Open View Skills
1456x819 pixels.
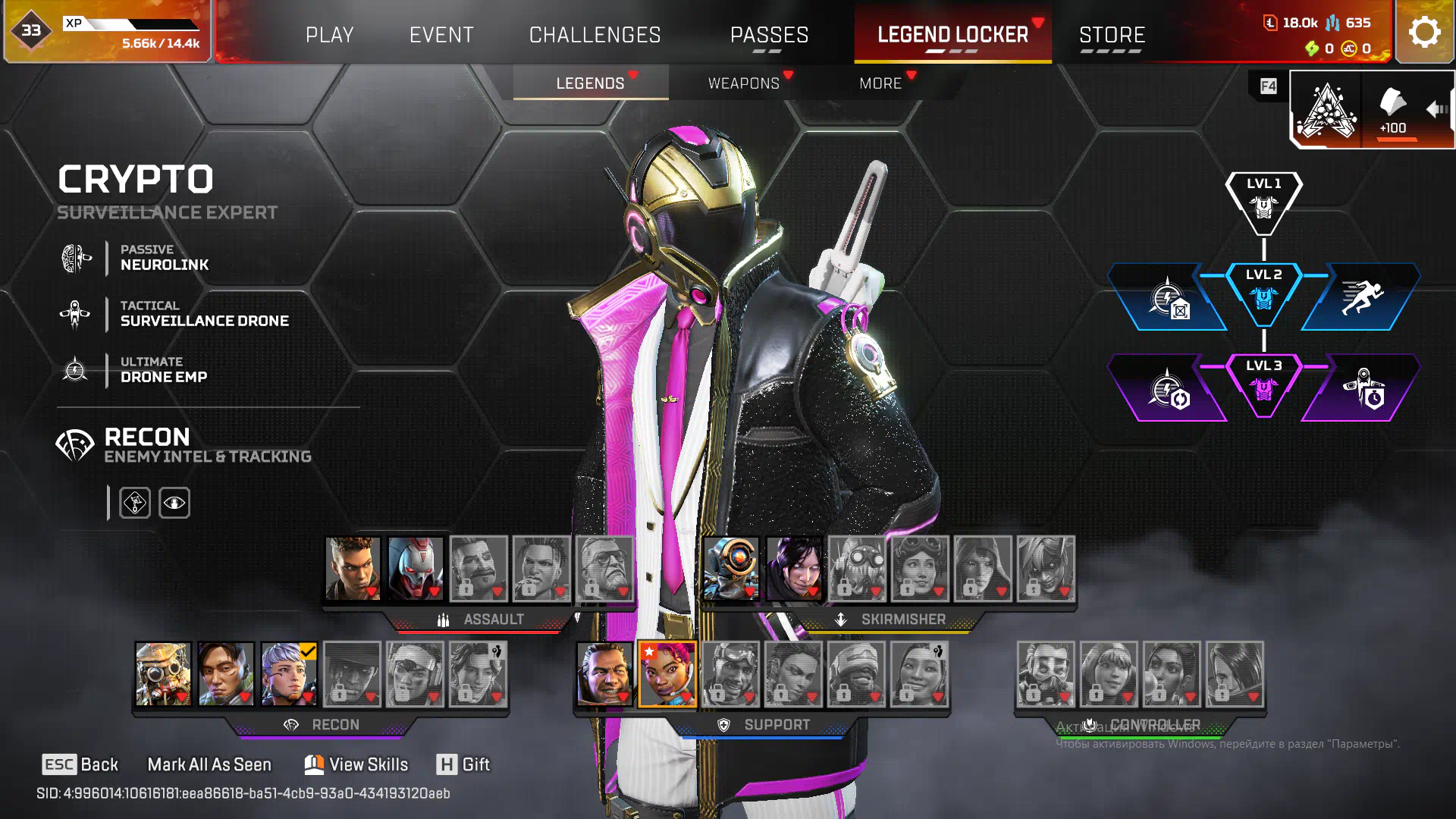click(356, 764)
